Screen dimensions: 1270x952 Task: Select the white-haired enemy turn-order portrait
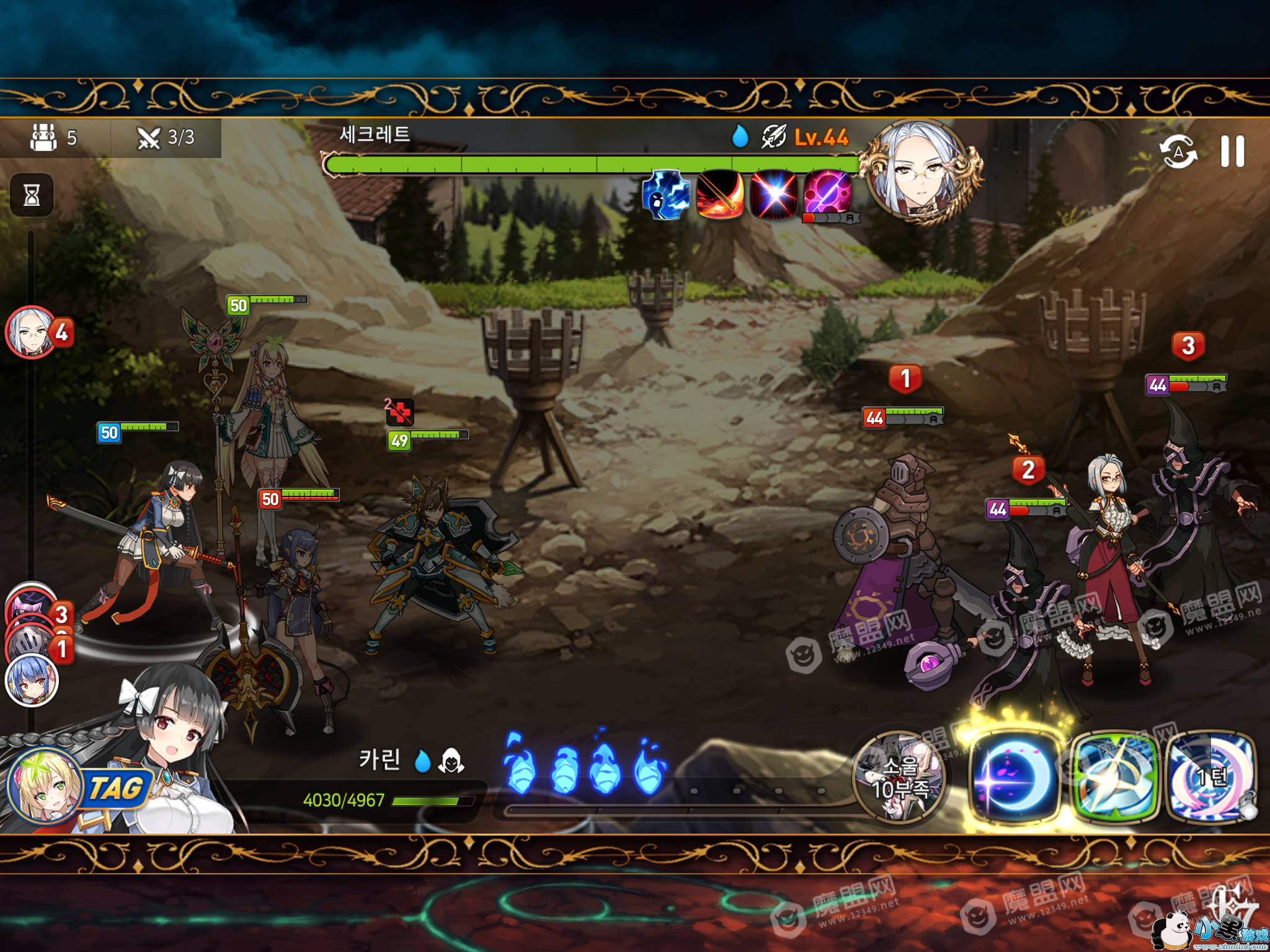click(31, 332)
